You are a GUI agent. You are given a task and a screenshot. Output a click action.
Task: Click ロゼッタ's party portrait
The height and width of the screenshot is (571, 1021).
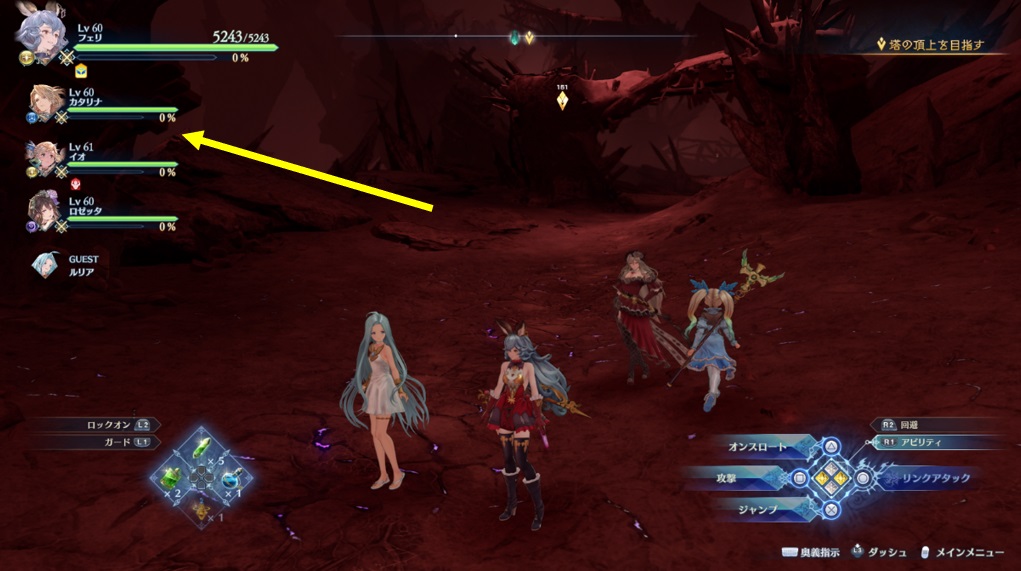47,211
